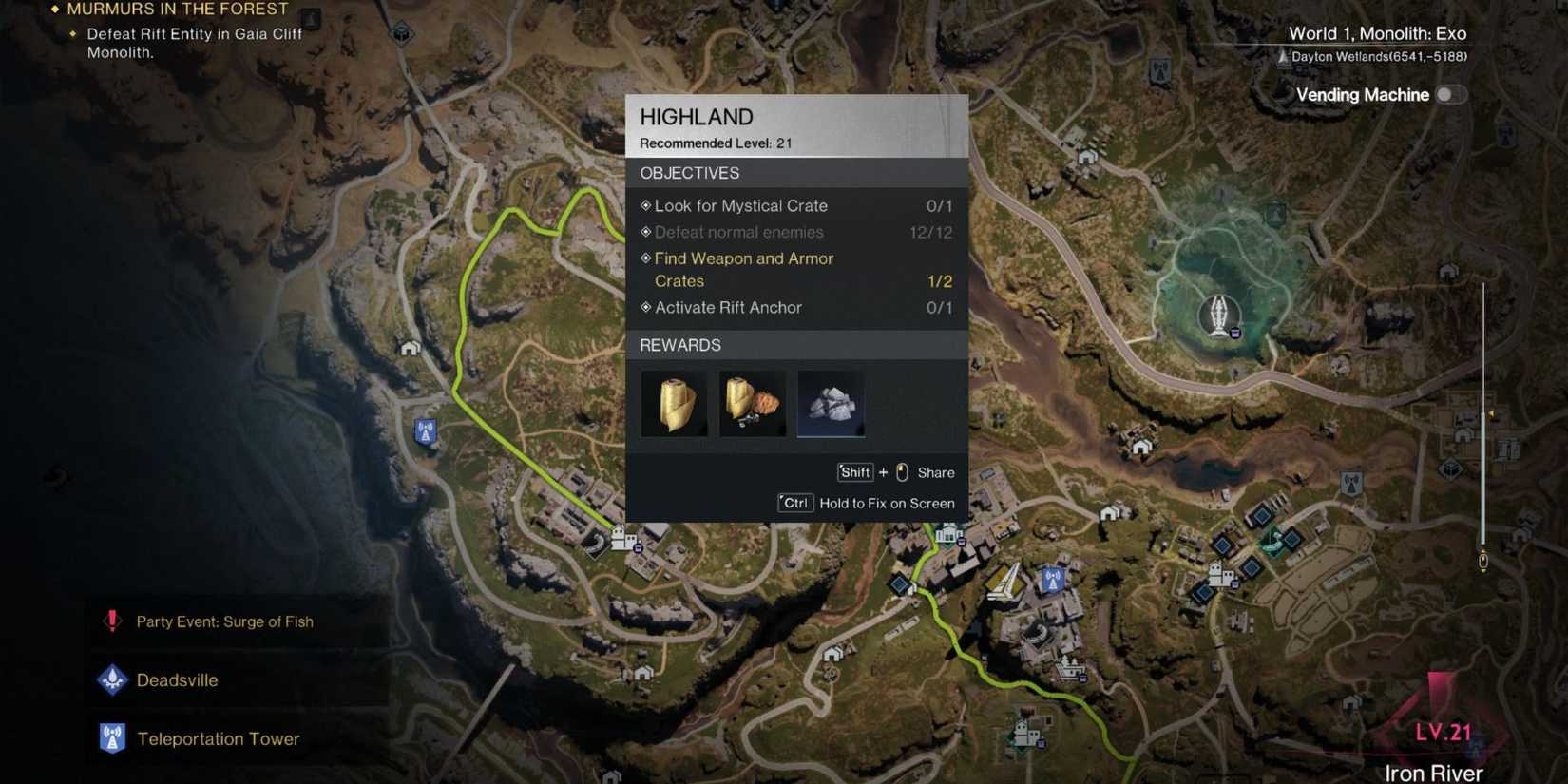
Task: Click the golden cloth roll reward thumbnail
Action: point(675,402)
